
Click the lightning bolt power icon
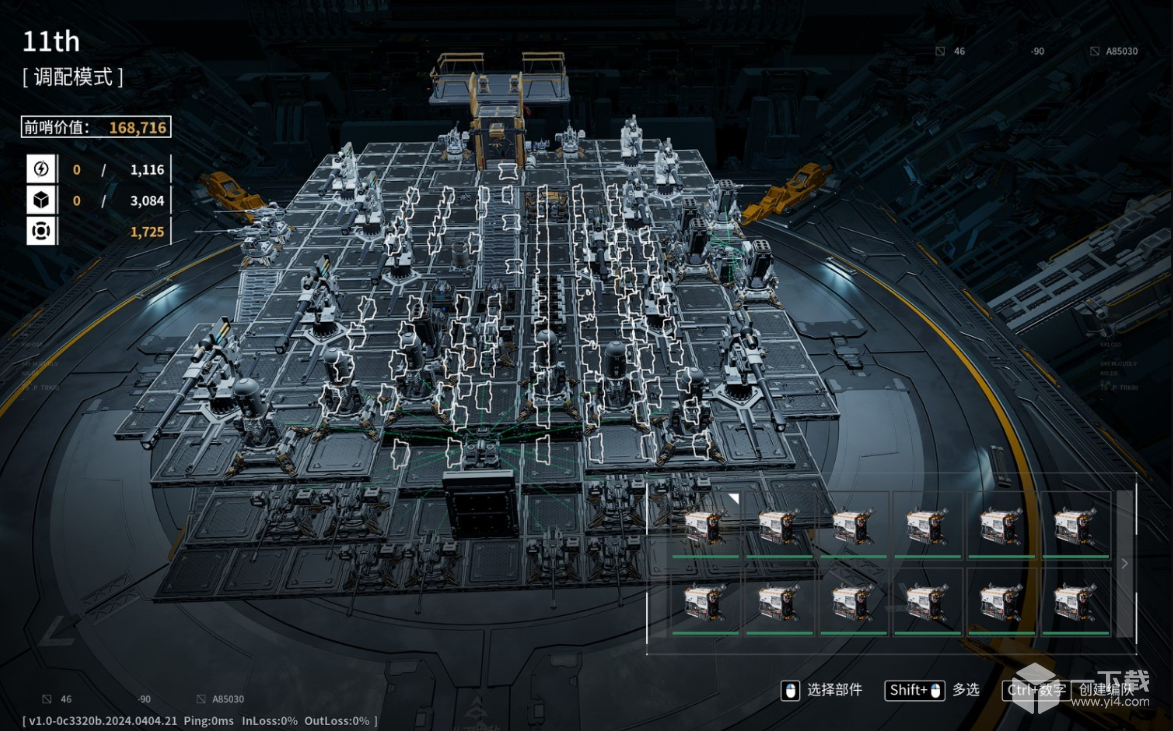click(x=41, y=170)
